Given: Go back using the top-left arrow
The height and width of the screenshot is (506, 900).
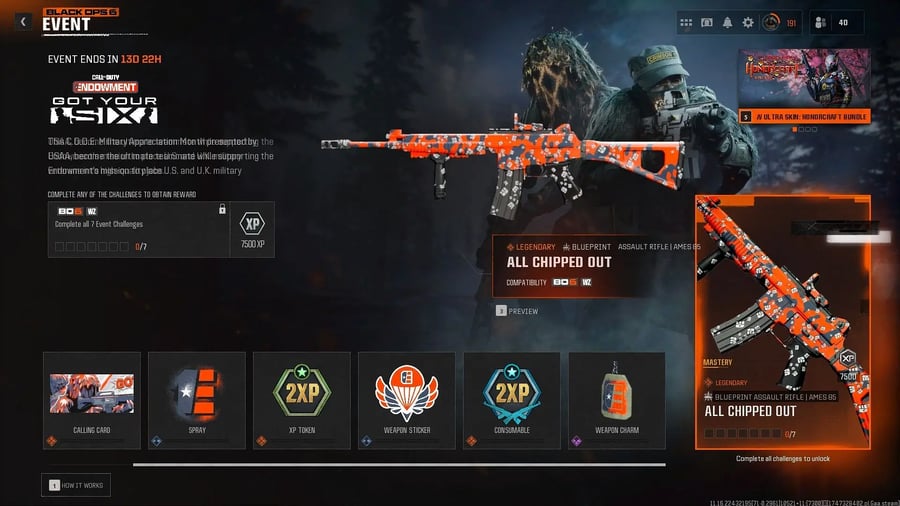Looking at the screenshot, I should (x=23, y=21).
